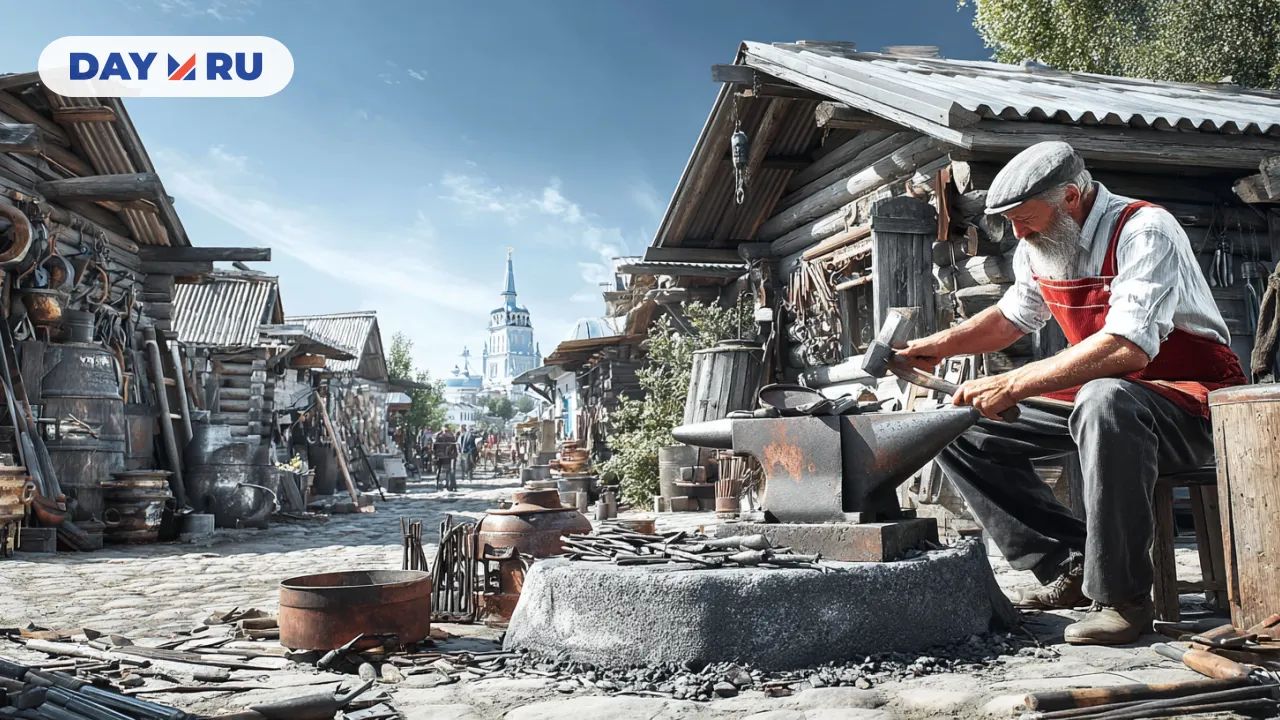
Task: Click the DAY.RU logo badge
Action: coord(166,67)
